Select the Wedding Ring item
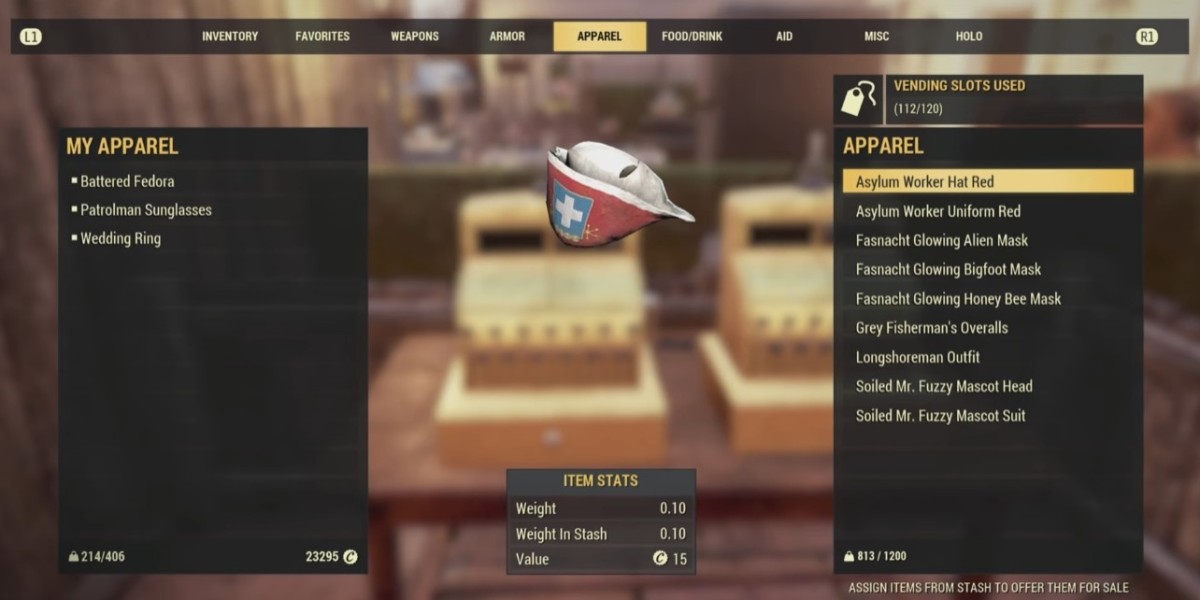The height and width of the screenshot is (600, 1200). (120, 239)
